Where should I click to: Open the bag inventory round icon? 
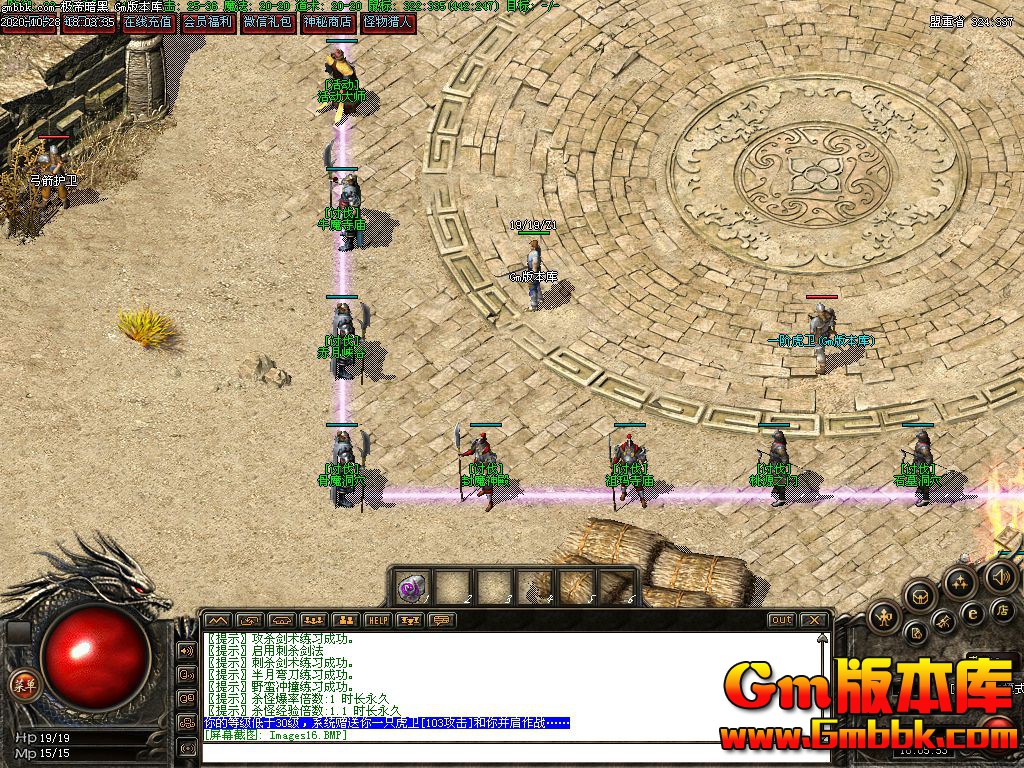click(x=920, y=596)
